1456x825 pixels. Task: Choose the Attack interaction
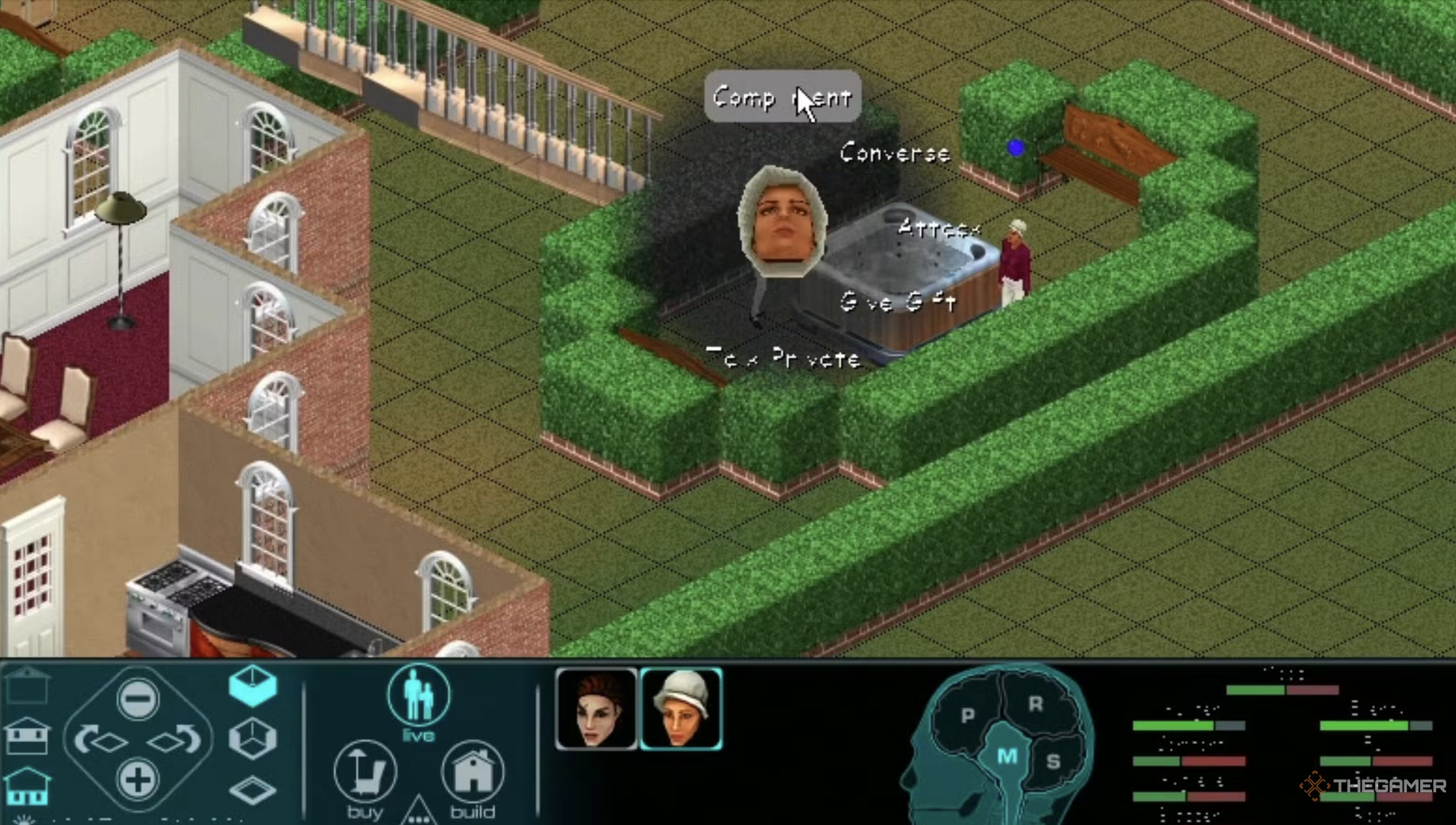[938, 228]
